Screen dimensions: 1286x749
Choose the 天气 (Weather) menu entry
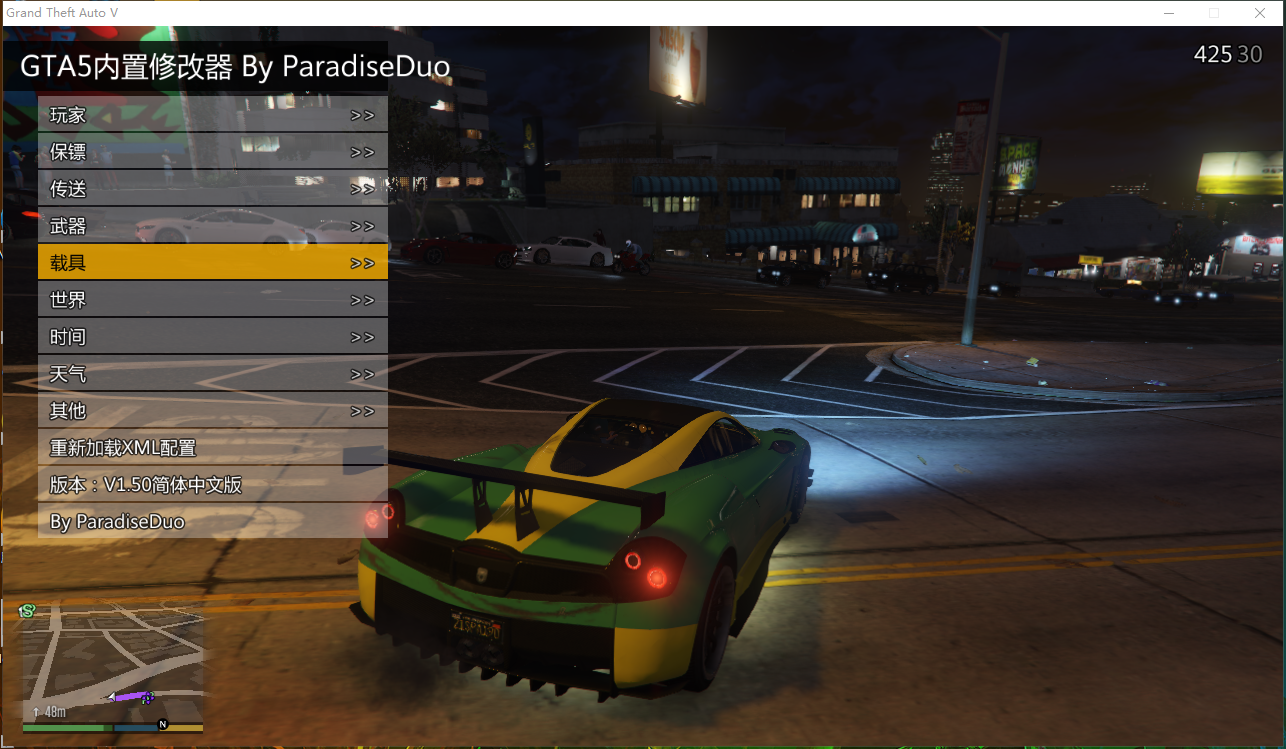tap(212, 374)
